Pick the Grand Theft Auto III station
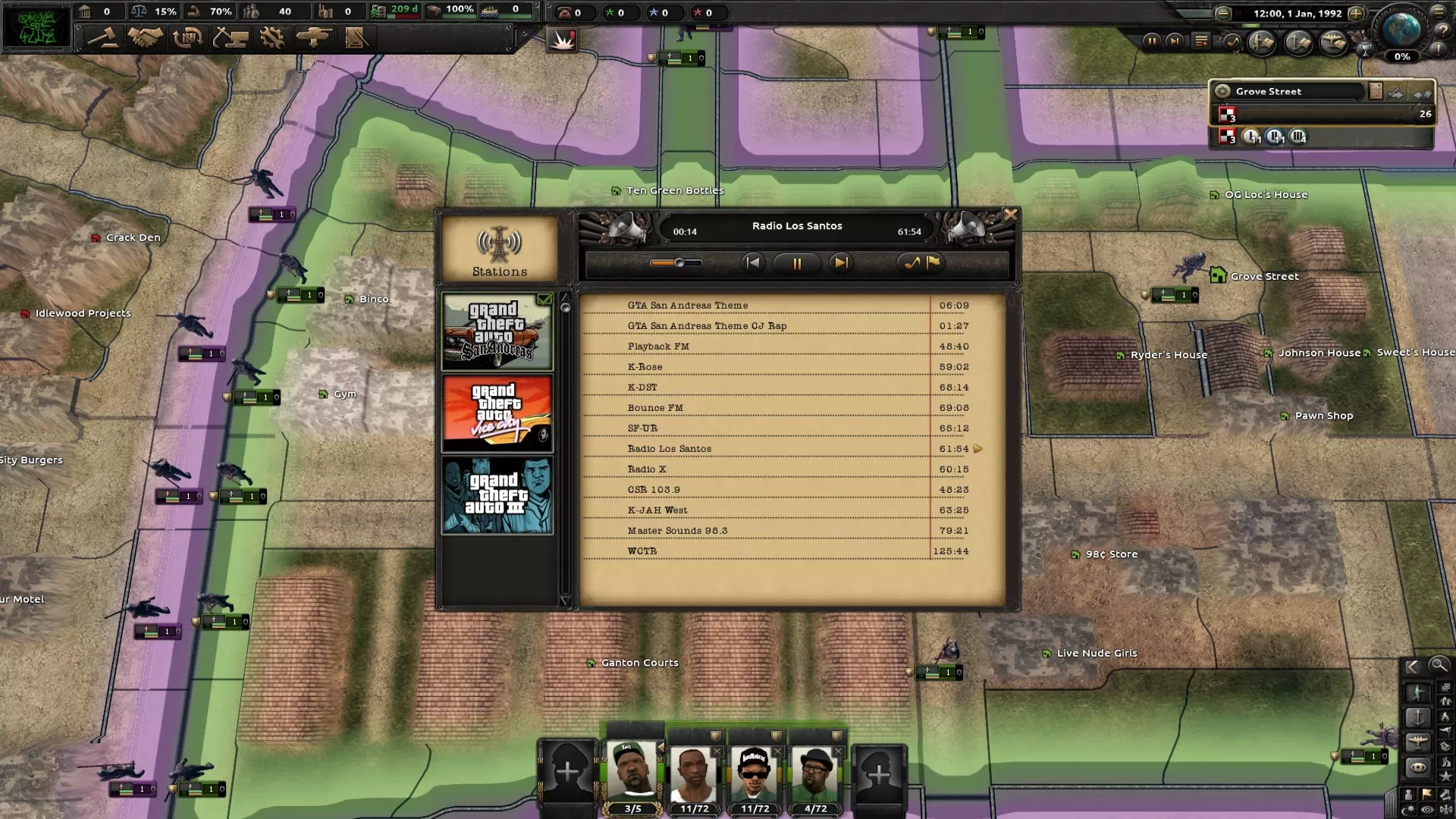Screen dimensions: 1456x819 497,495
